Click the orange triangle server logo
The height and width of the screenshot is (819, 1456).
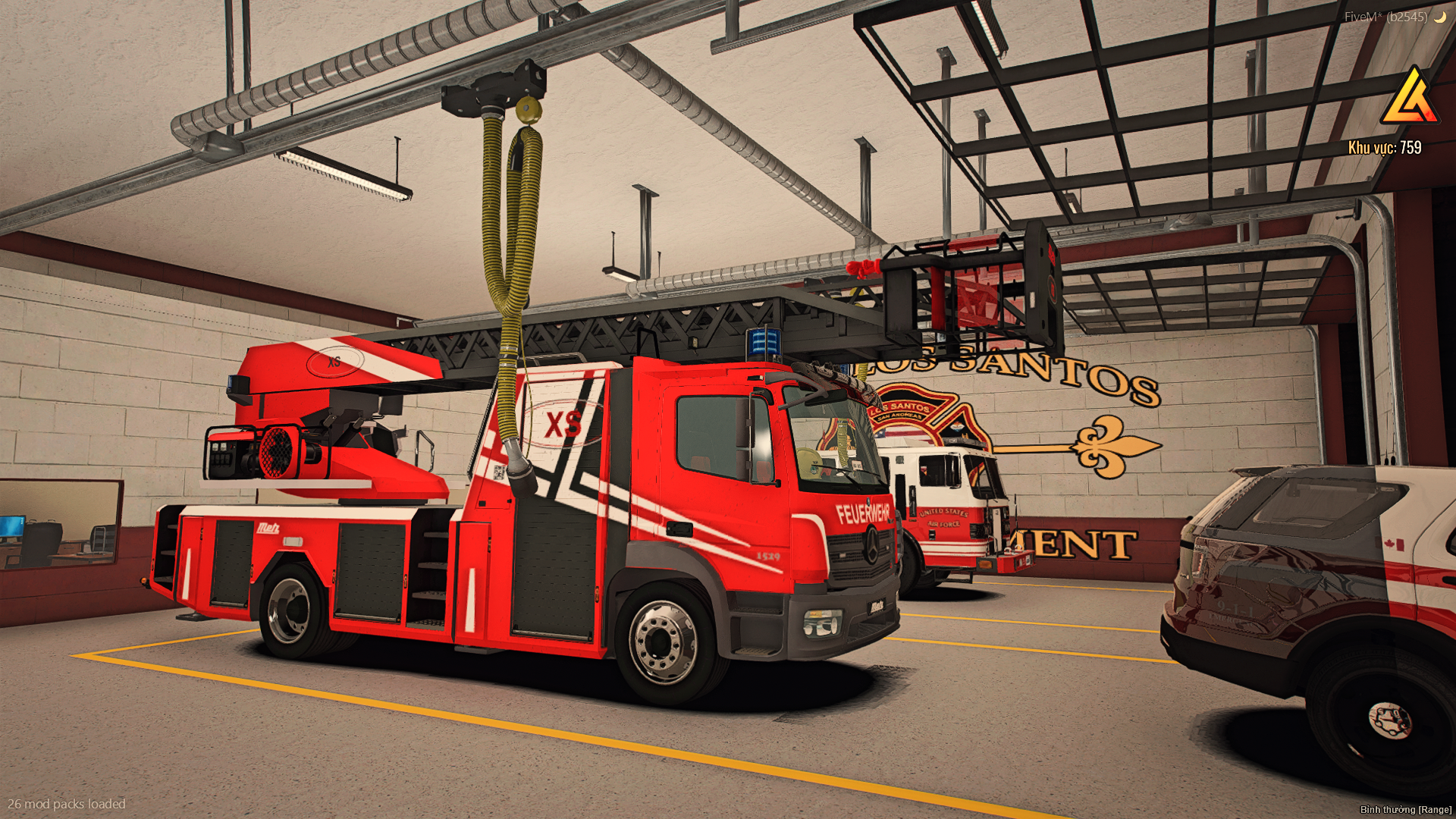point(1410,99)
